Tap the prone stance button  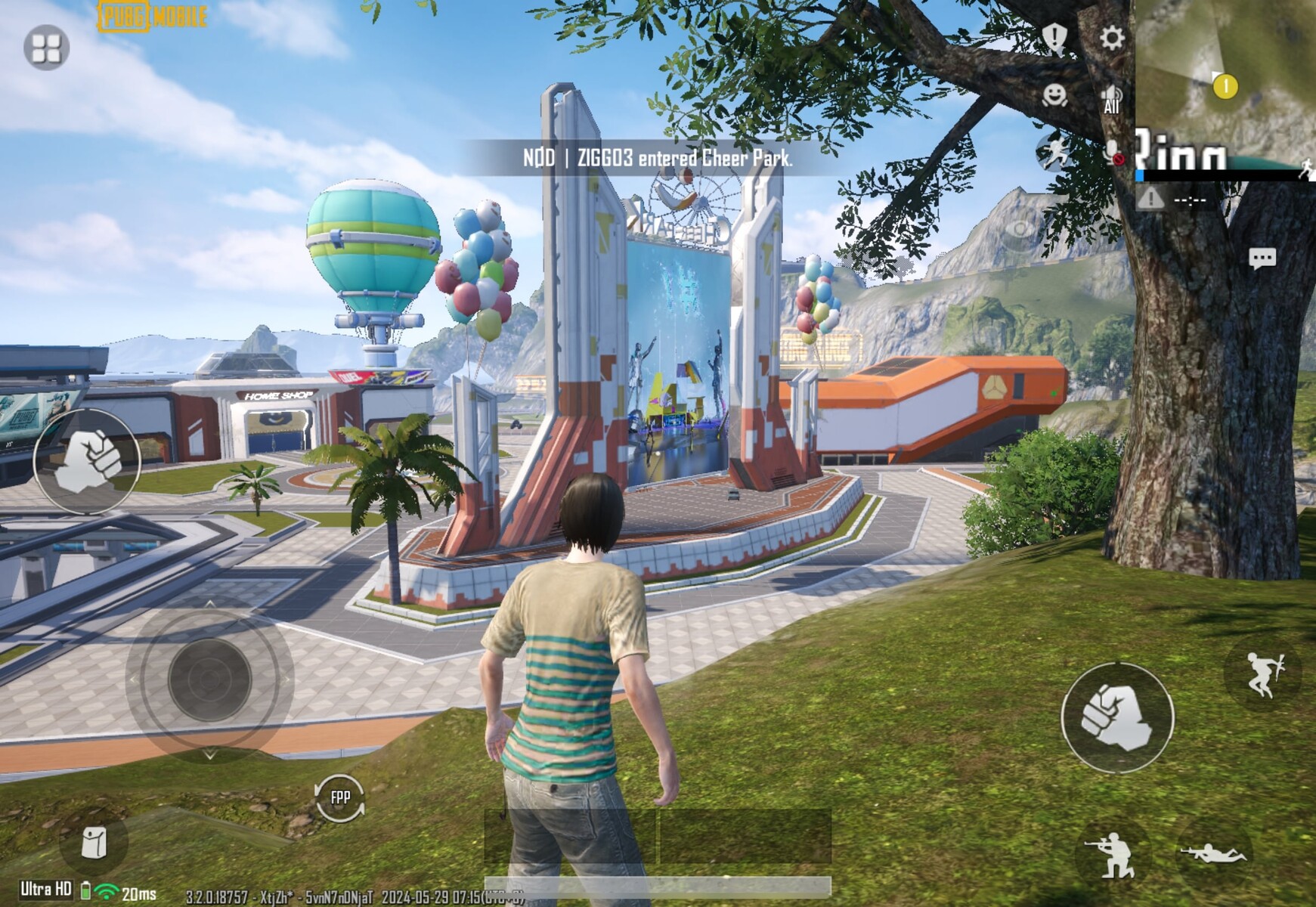(1212, 853)
